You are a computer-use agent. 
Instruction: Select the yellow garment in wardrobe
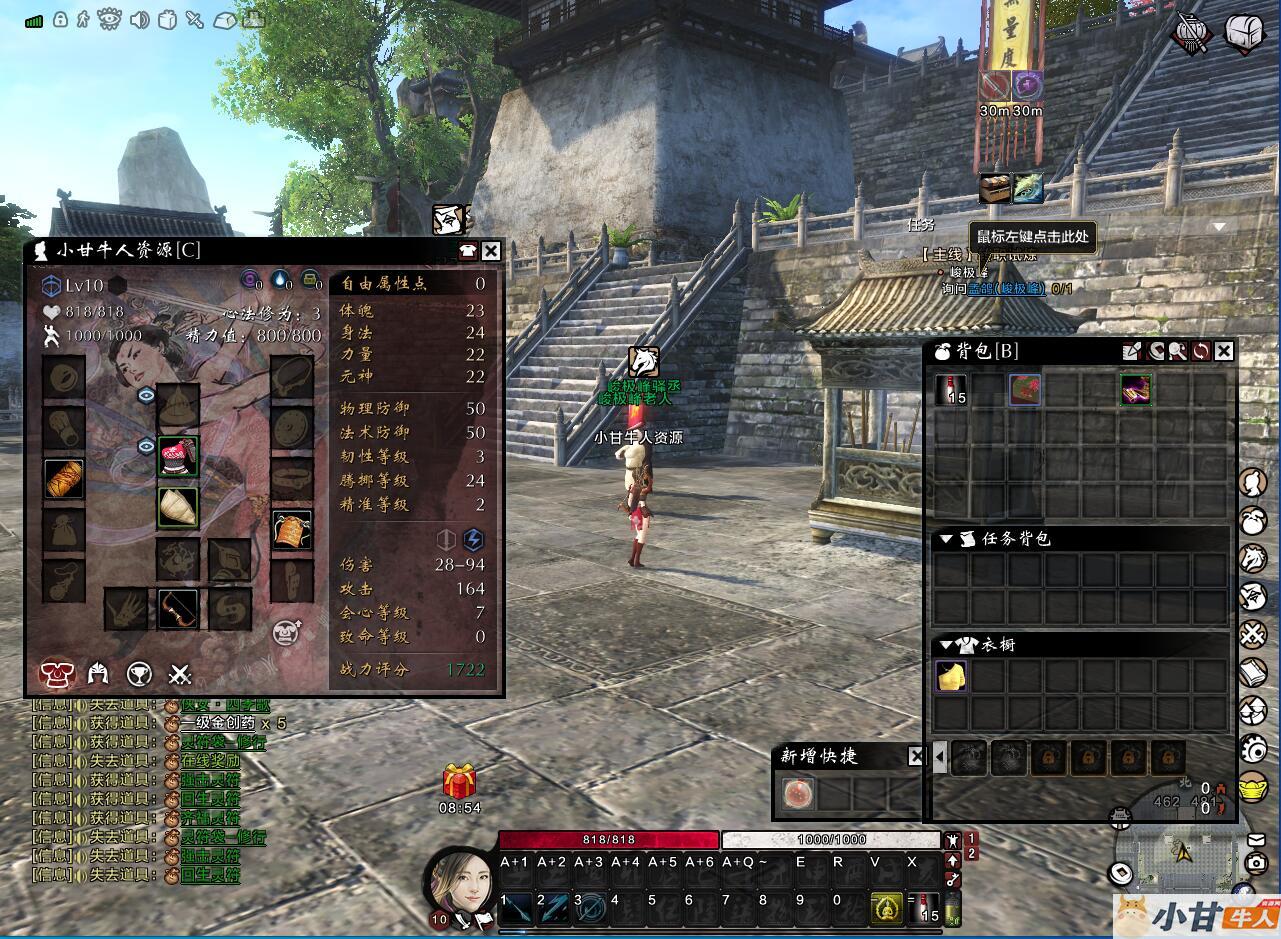point(951,677)
